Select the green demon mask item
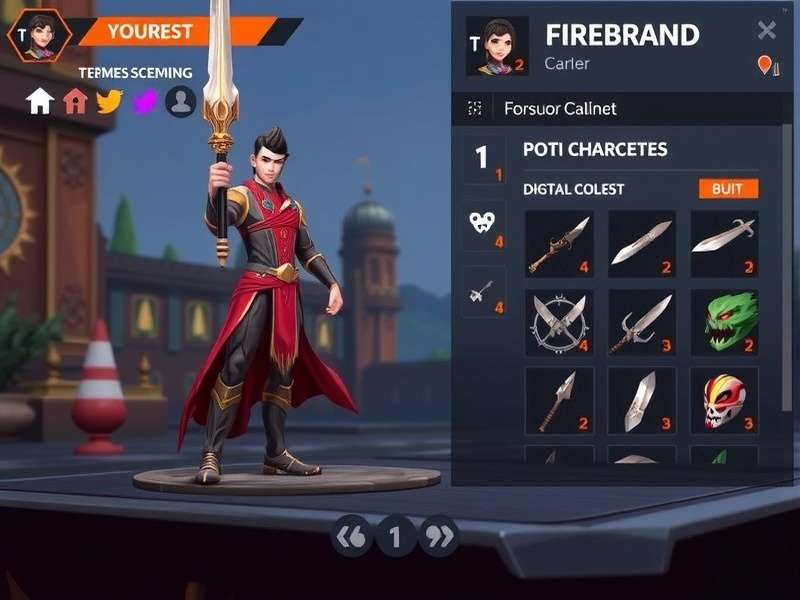800x600 pixels. (x=724, y=322)
